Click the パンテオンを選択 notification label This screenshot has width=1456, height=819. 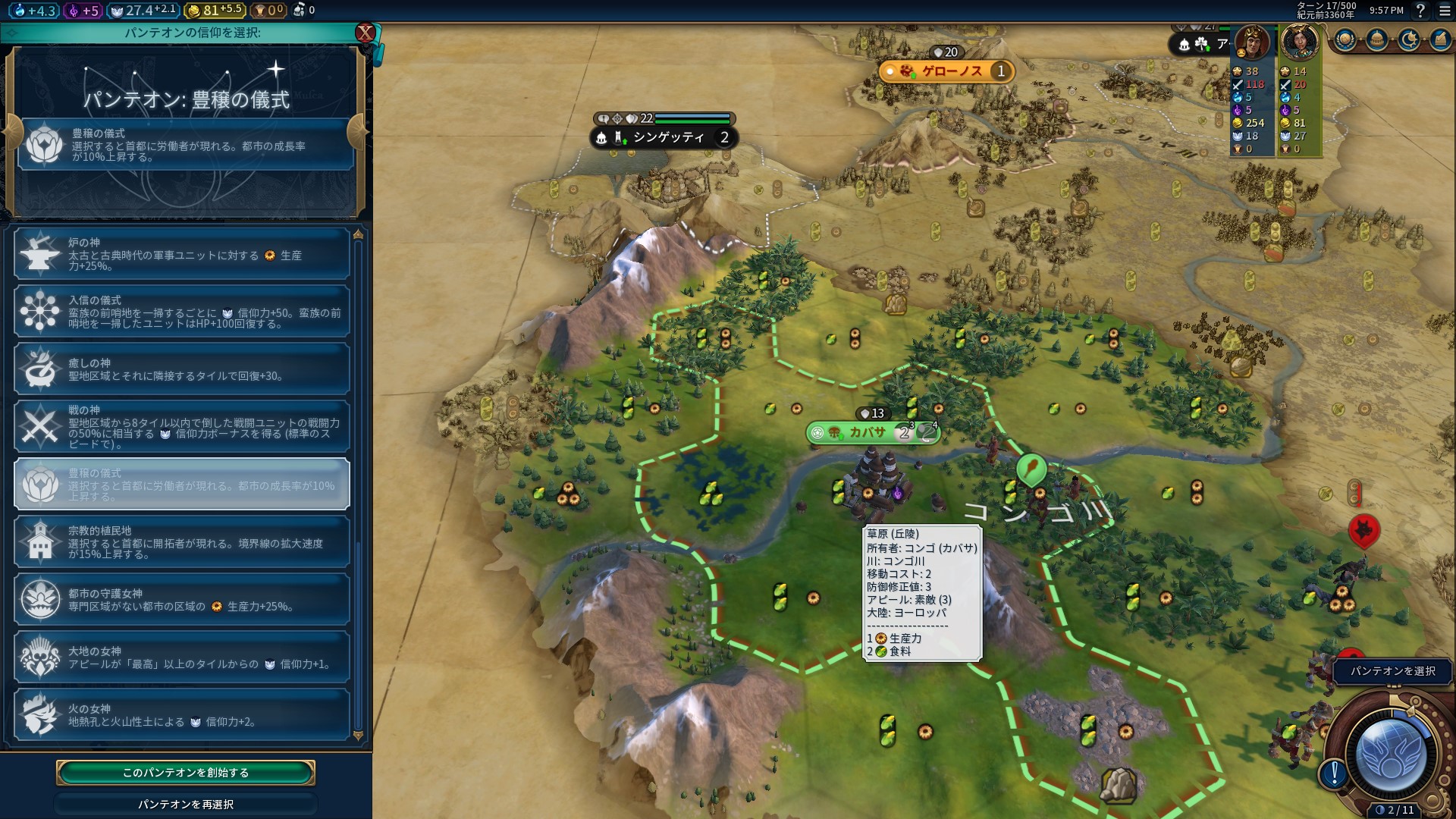(x=1392, y=671)
